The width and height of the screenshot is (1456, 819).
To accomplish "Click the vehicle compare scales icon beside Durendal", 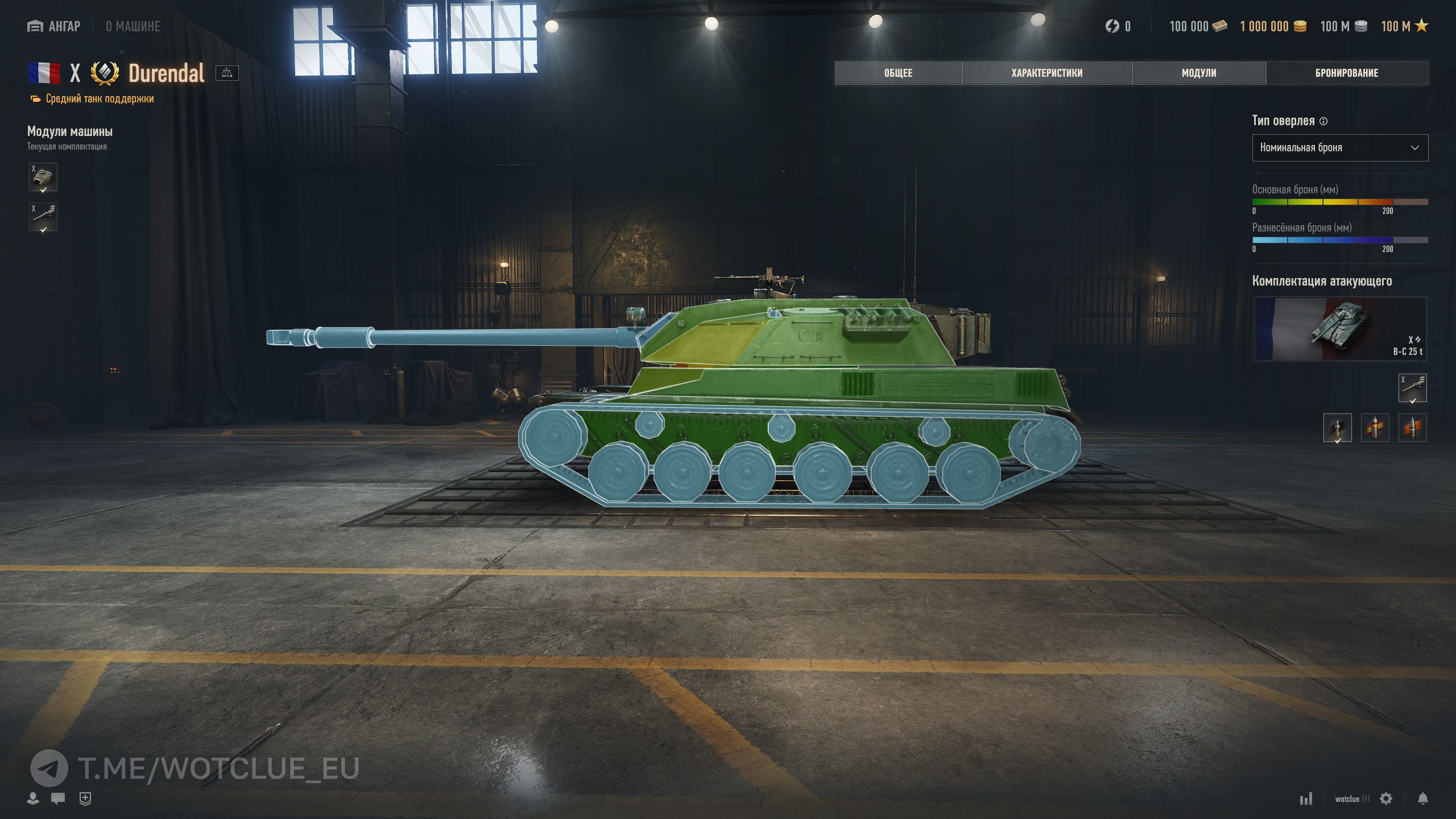I will point(227,73).
